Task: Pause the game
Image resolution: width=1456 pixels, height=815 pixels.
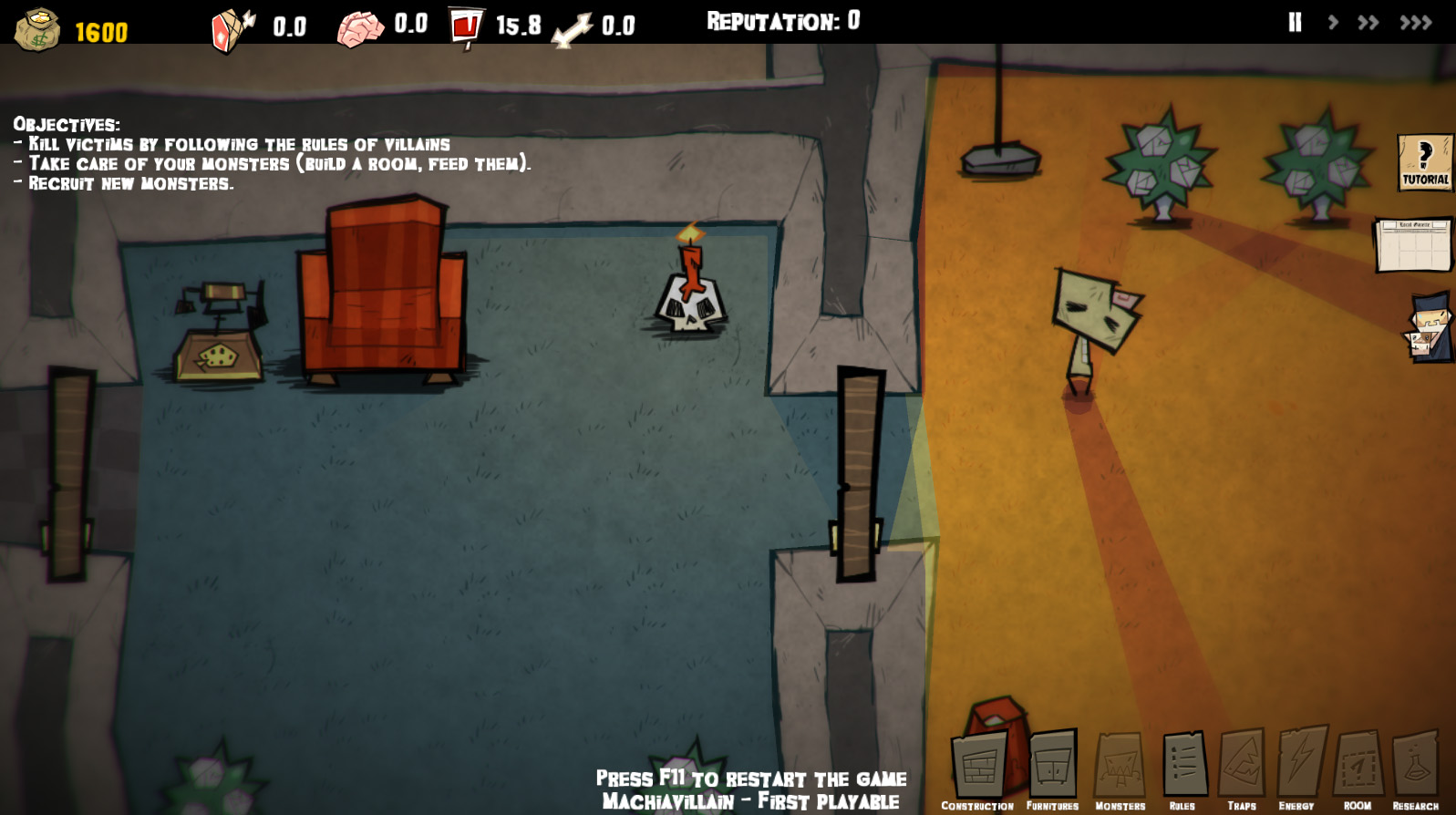Action: [x=1295, y=23]
